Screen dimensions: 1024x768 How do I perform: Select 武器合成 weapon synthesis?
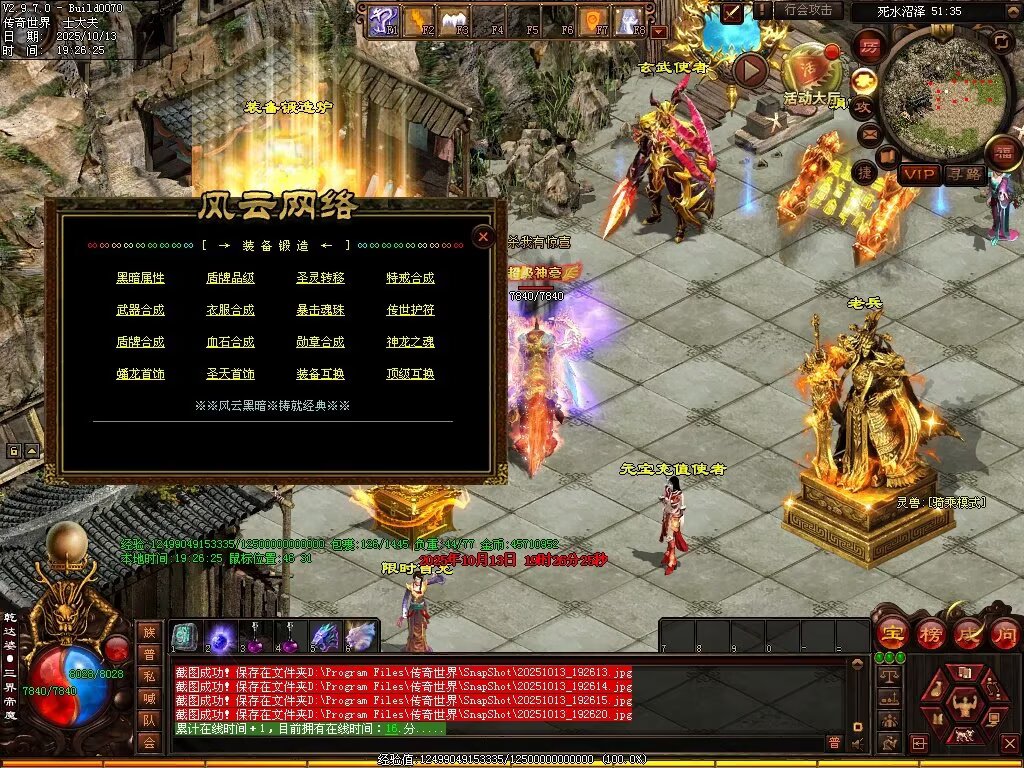tap(140, 310)
